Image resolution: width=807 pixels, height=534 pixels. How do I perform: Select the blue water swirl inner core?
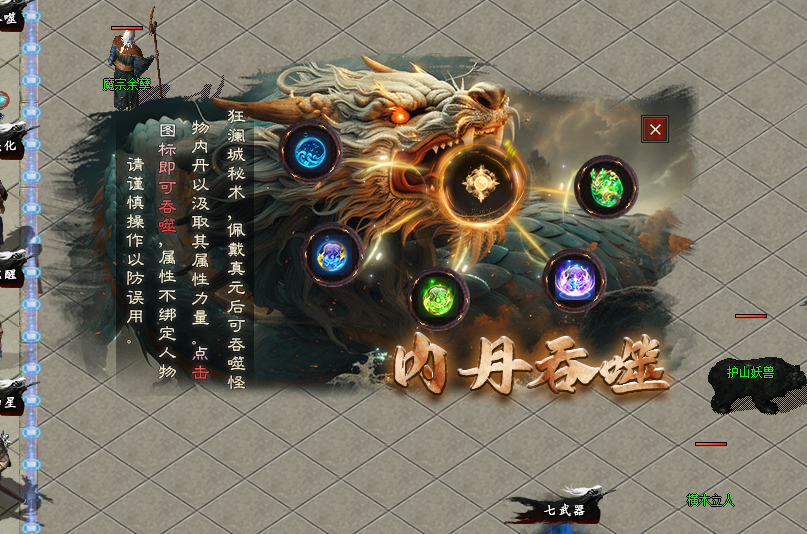coord(311,151)
